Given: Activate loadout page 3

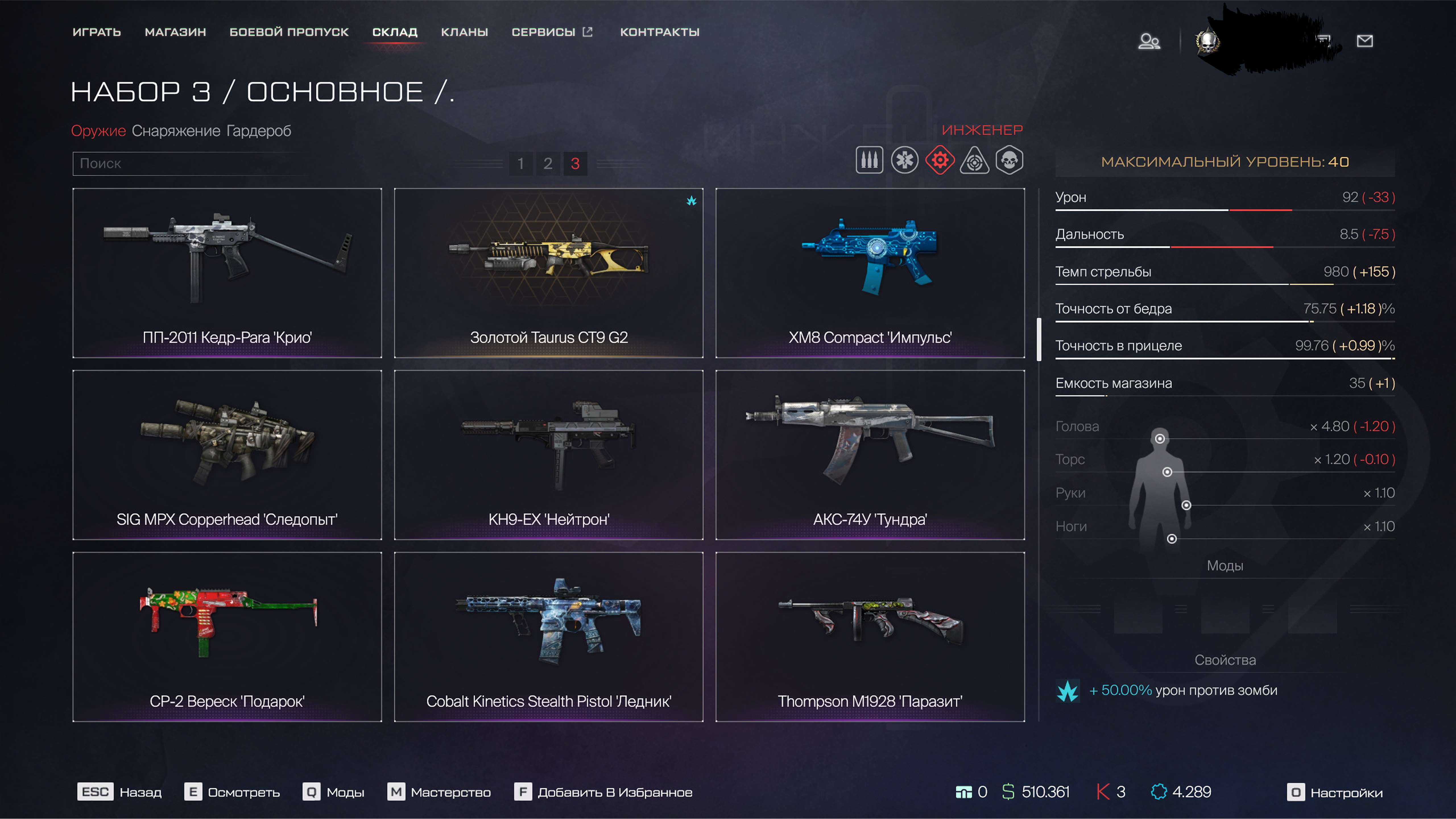Looking at the screenshot, I should pyautogui.click(x=575, y=164).
